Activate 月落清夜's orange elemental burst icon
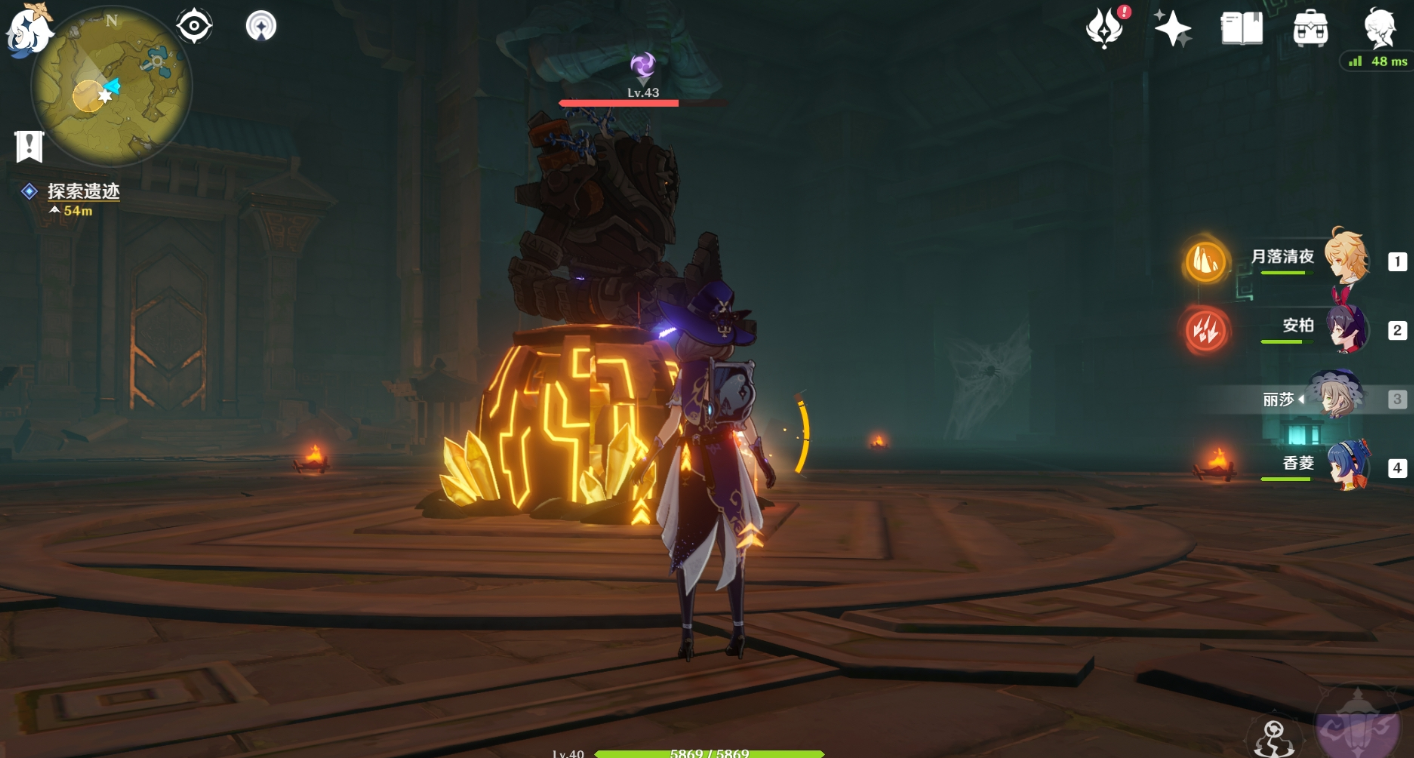This screenshot has height=758, width=1414. pyautogui.click(x=1207, y=262)
